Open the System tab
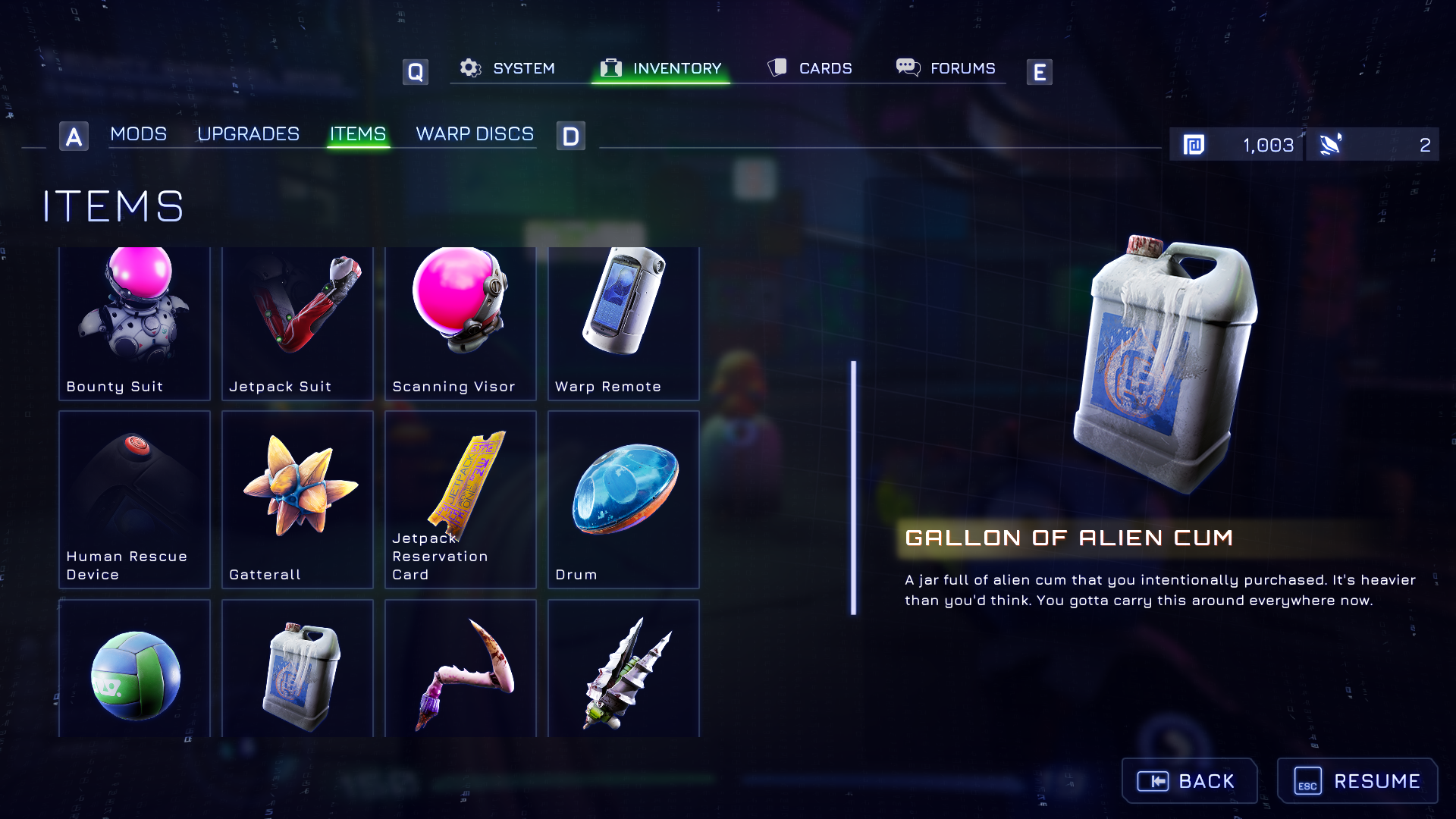 pos(508,68)
